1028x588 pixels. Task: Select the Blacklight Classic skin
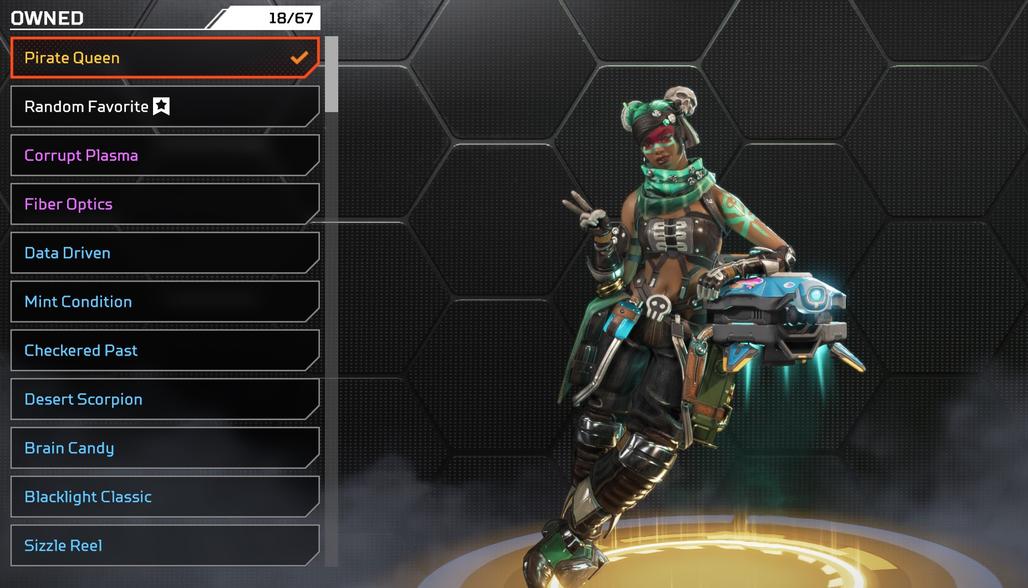pos(165,497)
